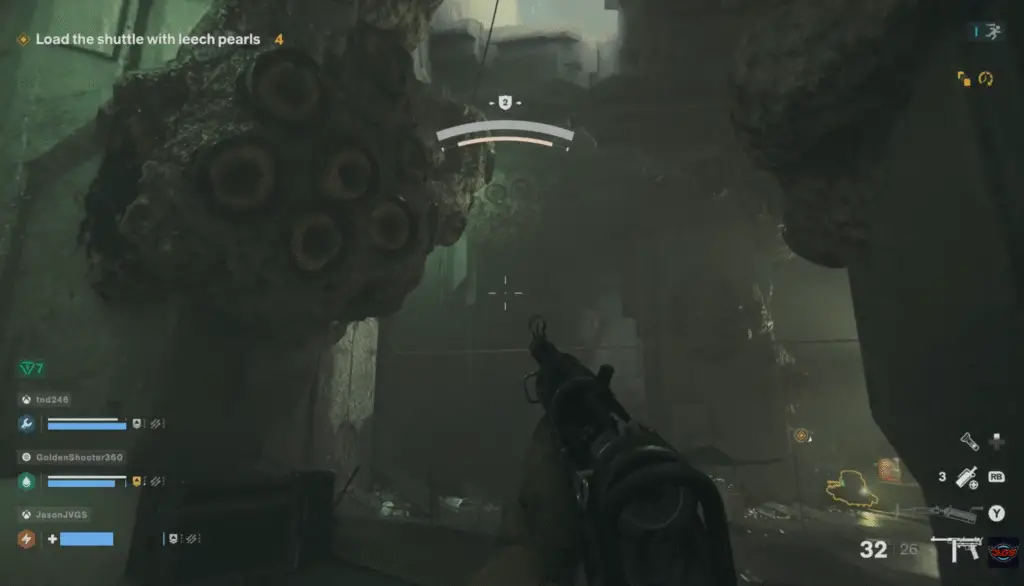Viewport: 1024px width, 586px height.
Task: Choose the grenade equipment icon
Action: [x=966, y=478]
